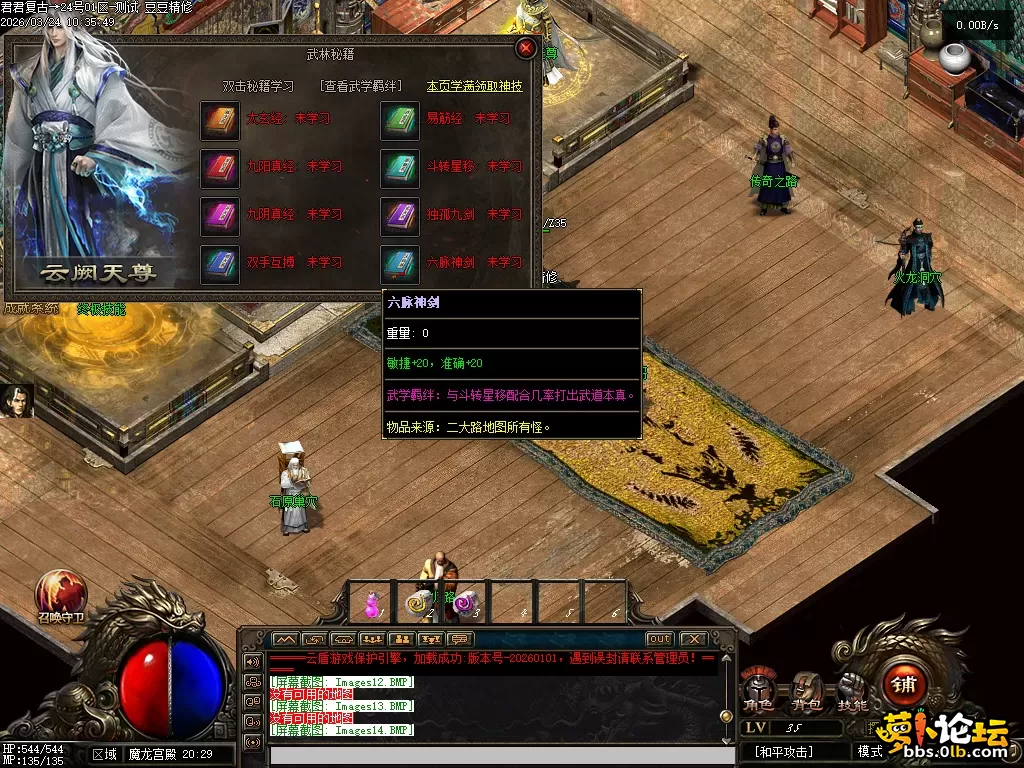1024x768 pixels.
Task: Activate the 召唤守卫 summon guard skill
Action: pos(61,593)
